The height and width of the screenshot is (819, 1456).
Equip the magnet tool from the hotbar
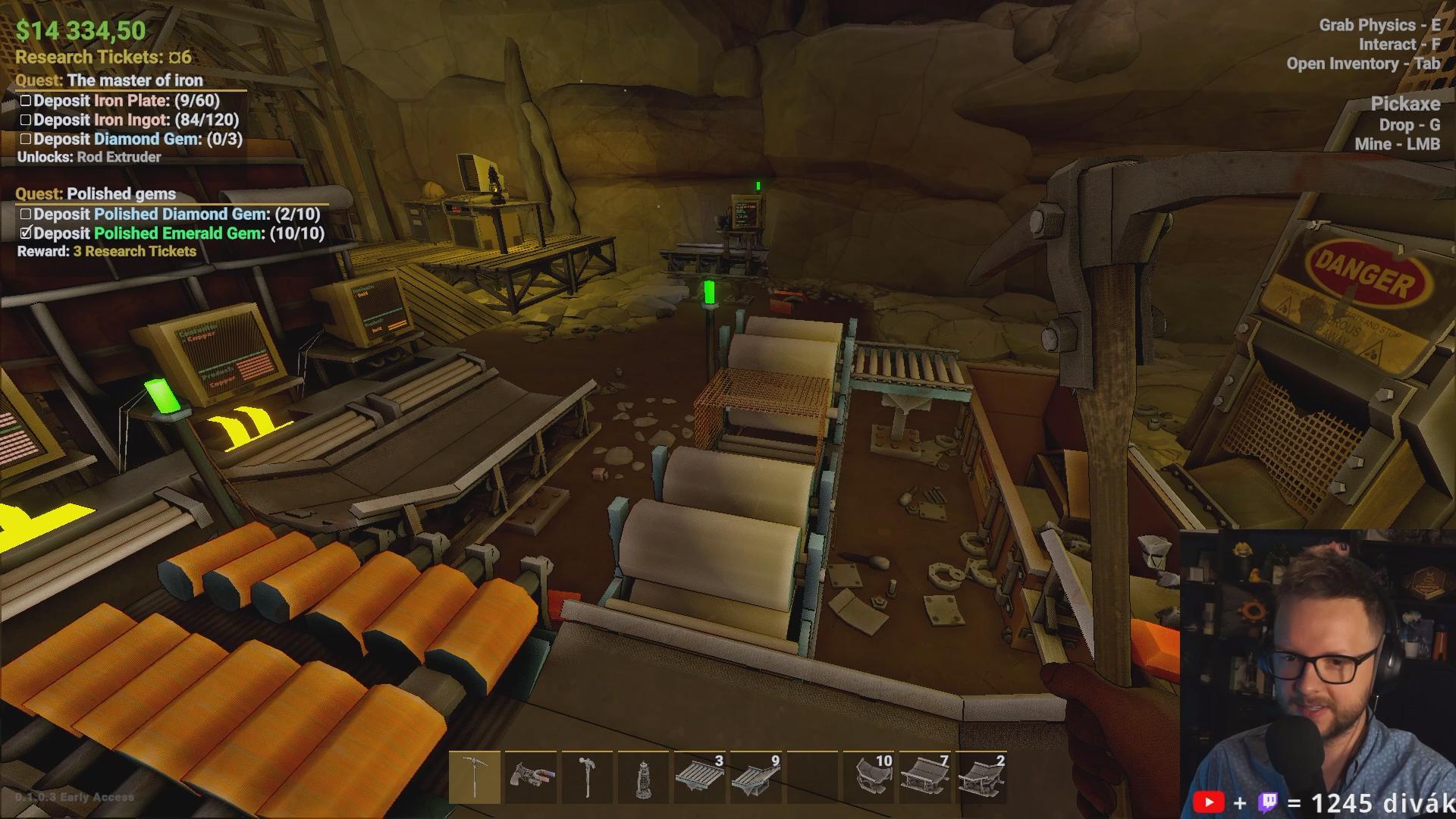[531, 777]
